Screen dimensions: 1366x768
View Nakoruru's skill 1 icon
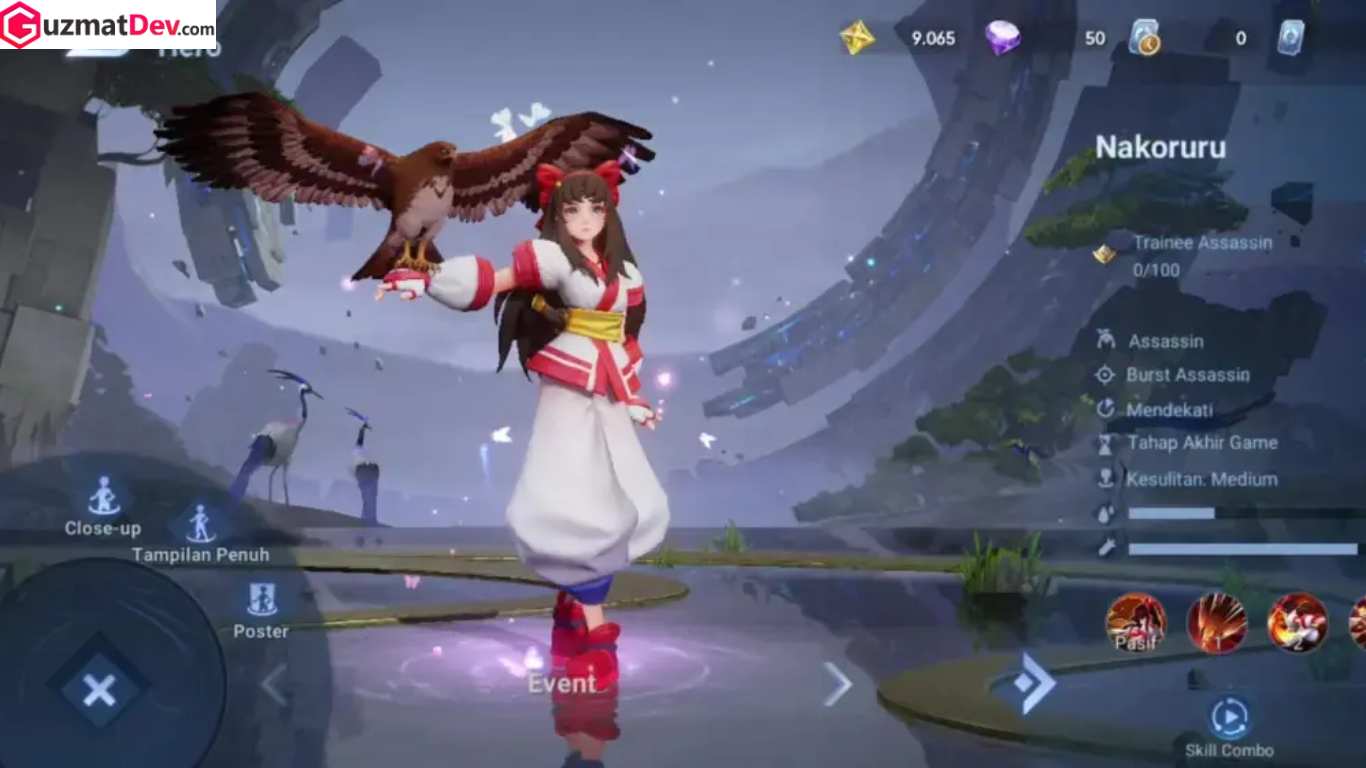[x=1216, y=622]
